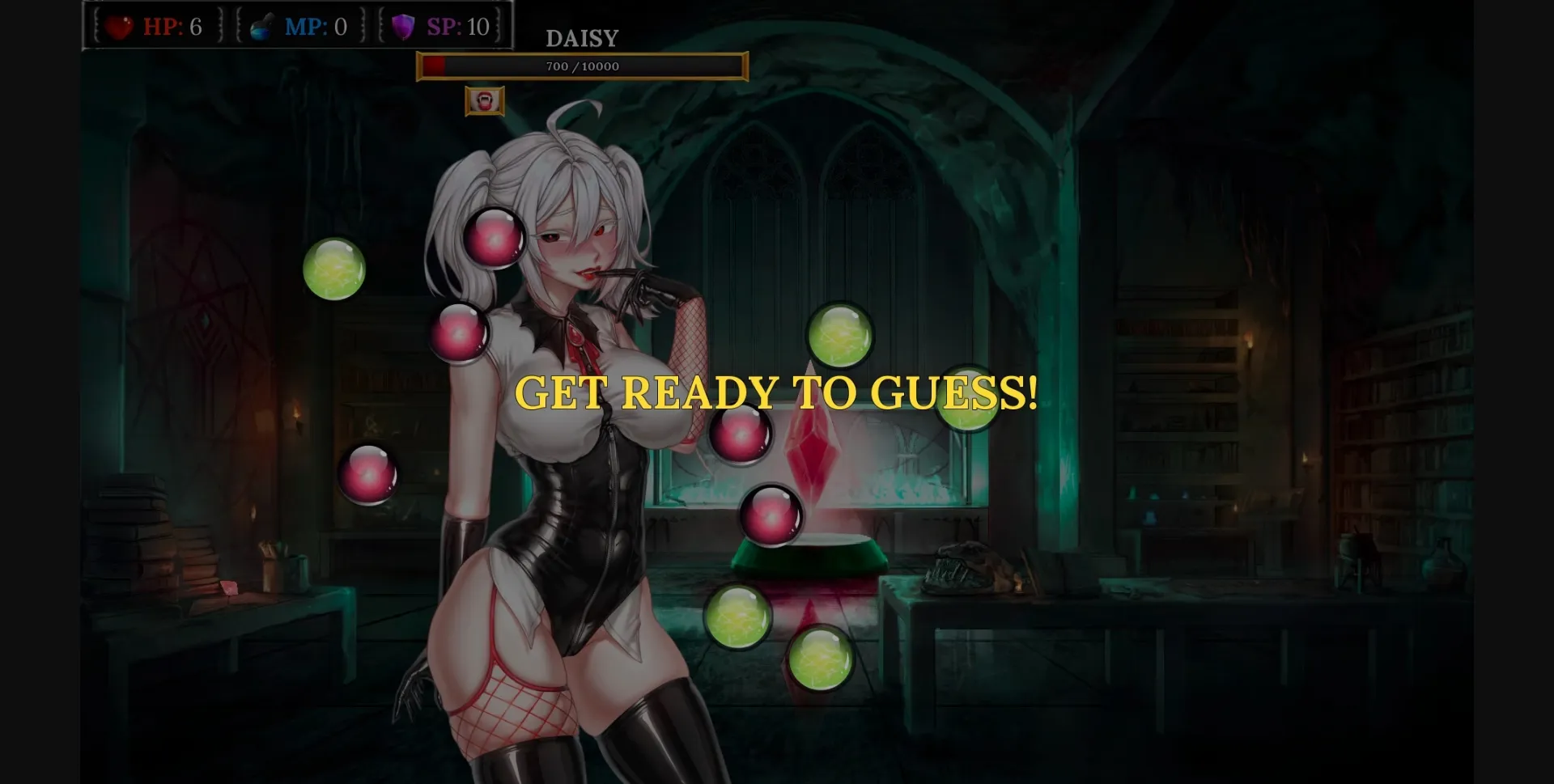This screenshot has width=1554, height=784.
Task: Select the vampire fangs status icon below Daisy's bar
Action: (x=483, y=101)
